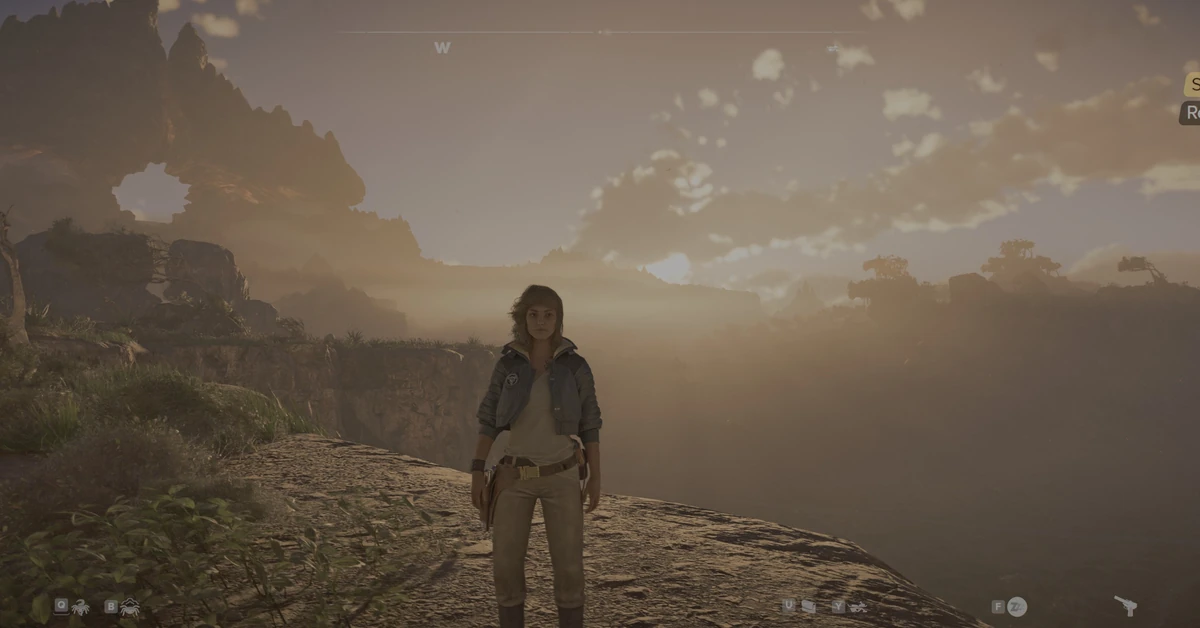
Task: Activate the round sleeping Zz icon
Action: (1017, 606)
